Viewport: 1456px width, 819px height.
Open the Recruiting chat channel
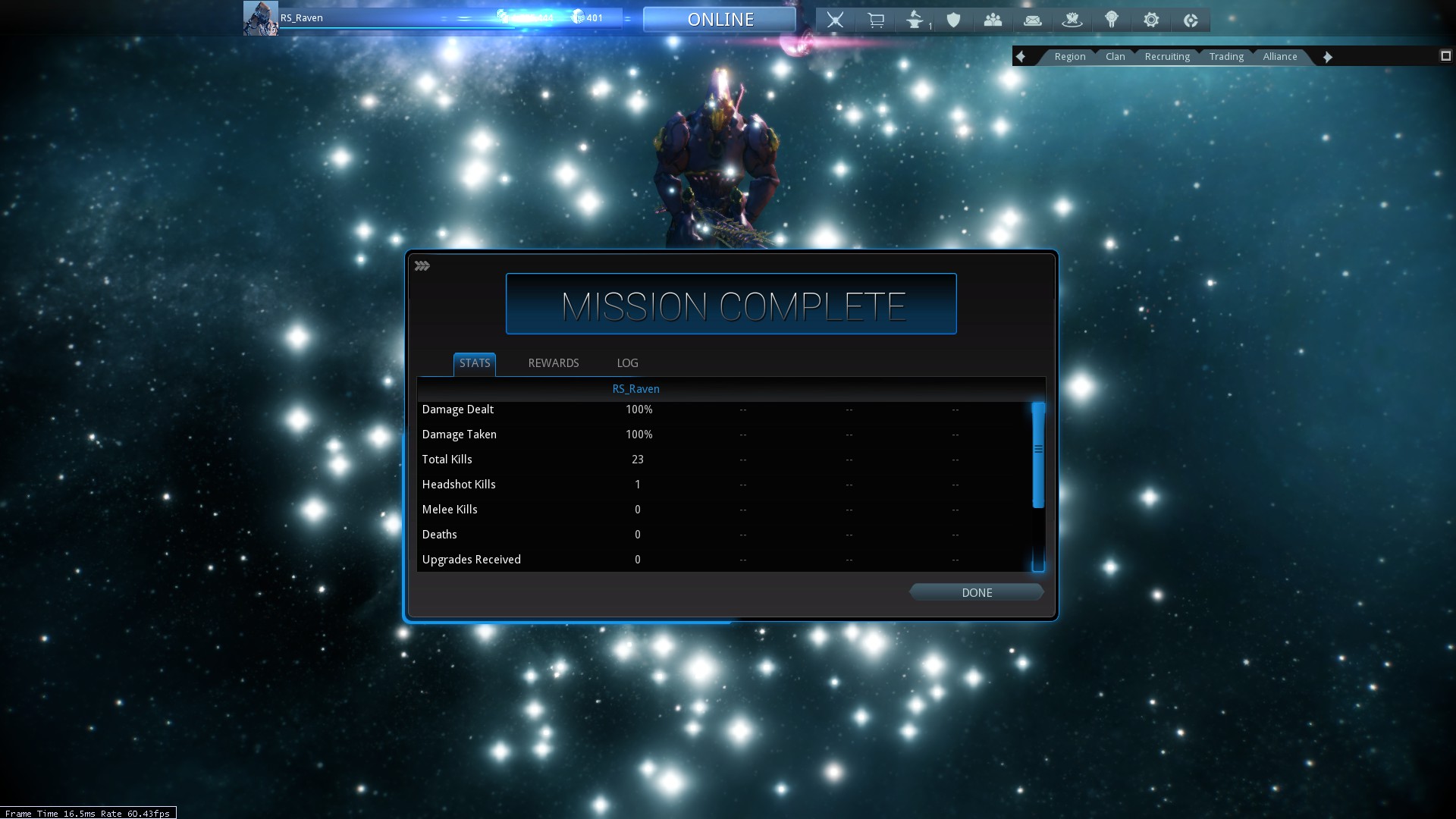point(1166,57)
